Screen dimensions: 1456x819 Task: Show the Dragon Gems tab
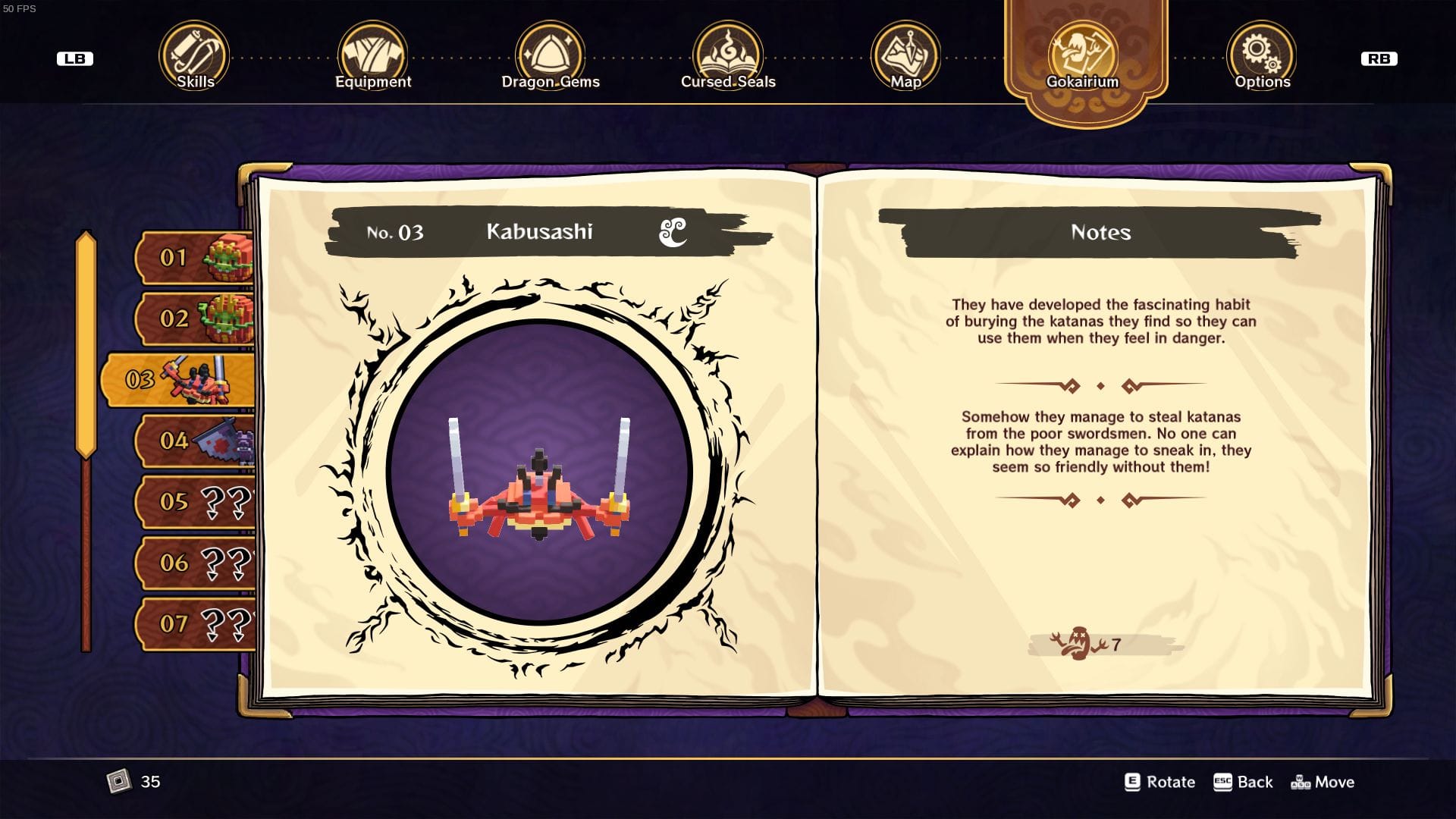tap(550, 57)
